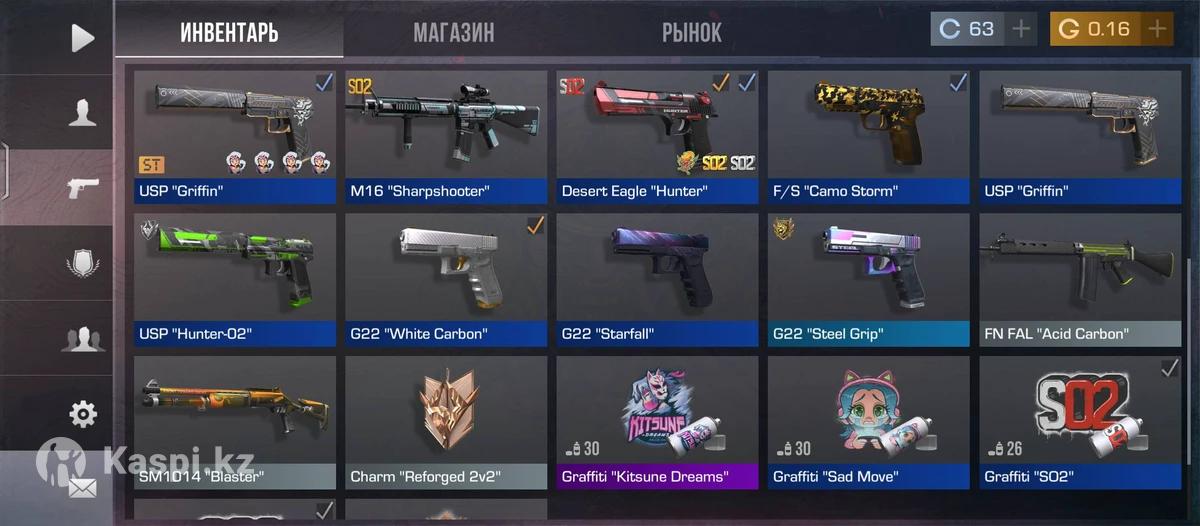1200x526 pixels.
Task: Open the clan shield icon
Action: tap(82, 264)
